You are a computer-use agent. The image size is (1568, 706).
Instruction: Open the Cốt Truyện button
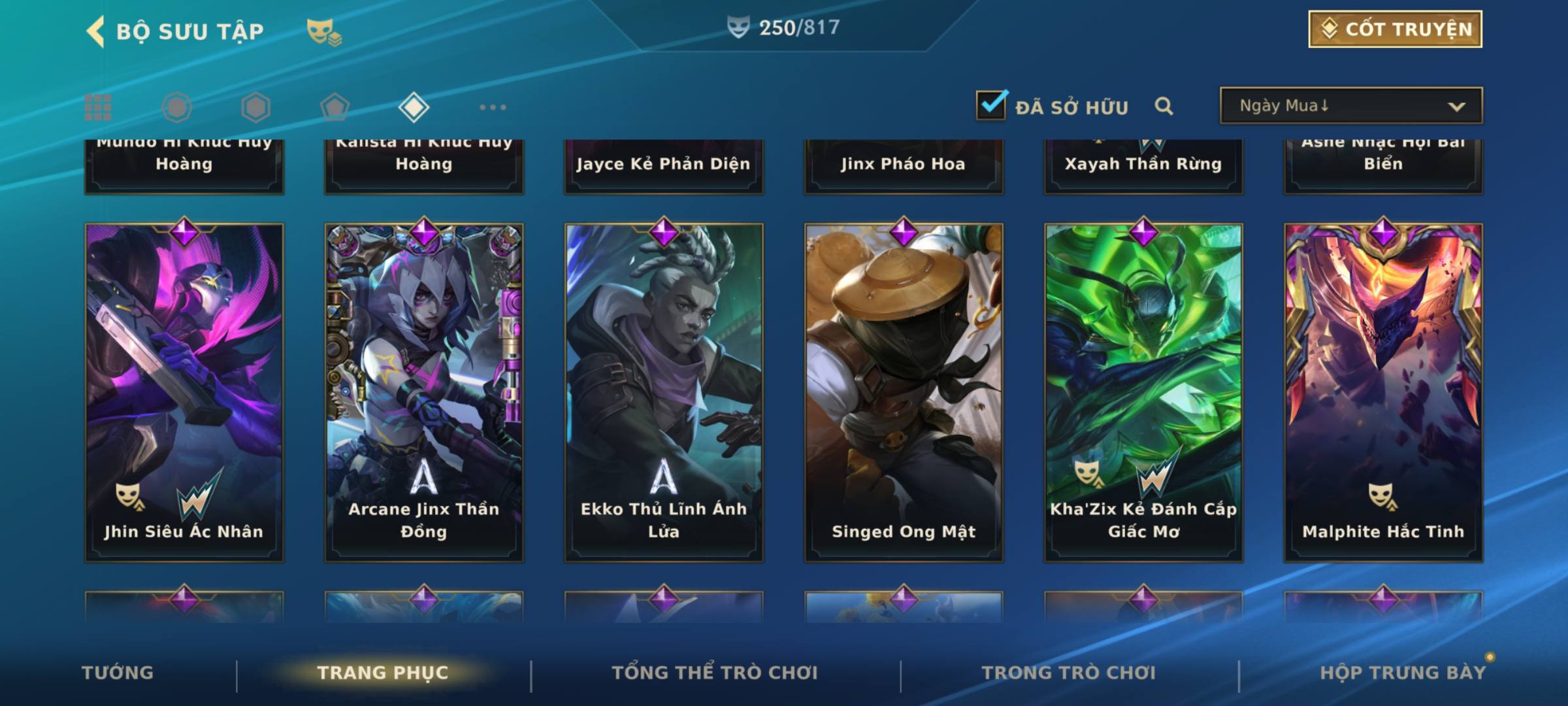(x=1395, y=29)
